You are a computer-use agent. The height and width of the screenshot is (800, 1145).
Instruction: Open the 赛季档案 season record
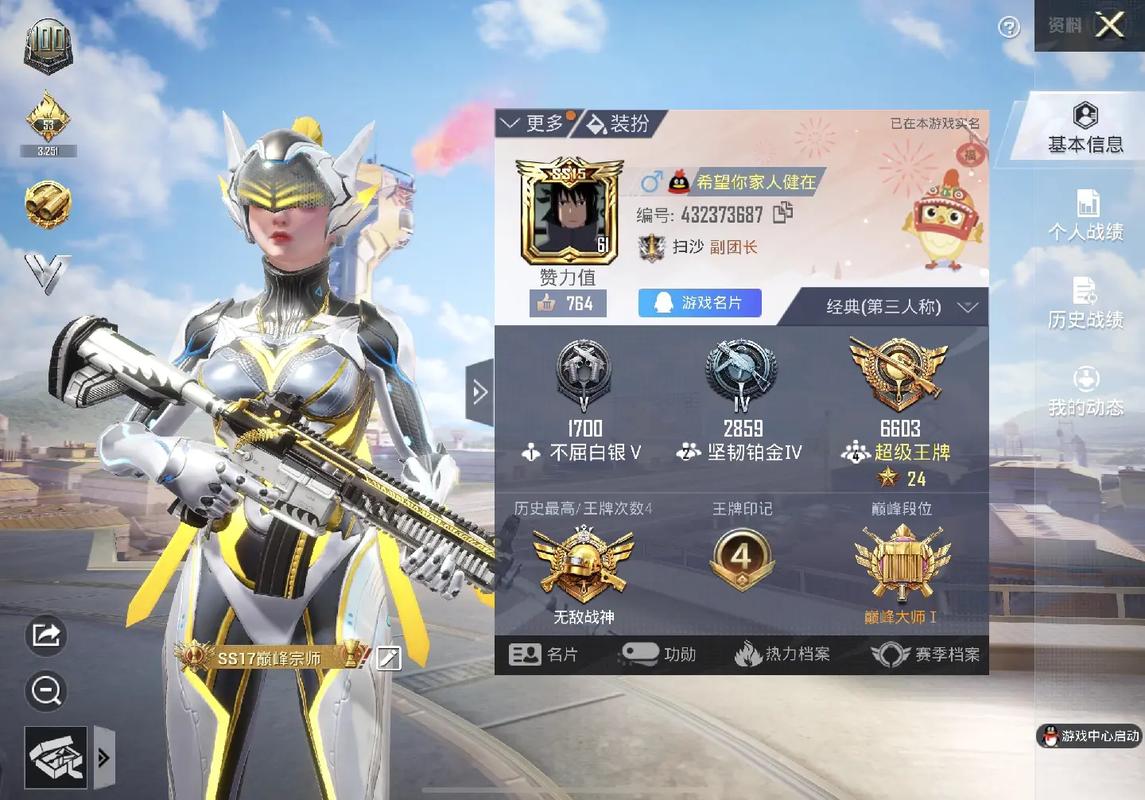(925, 655)
